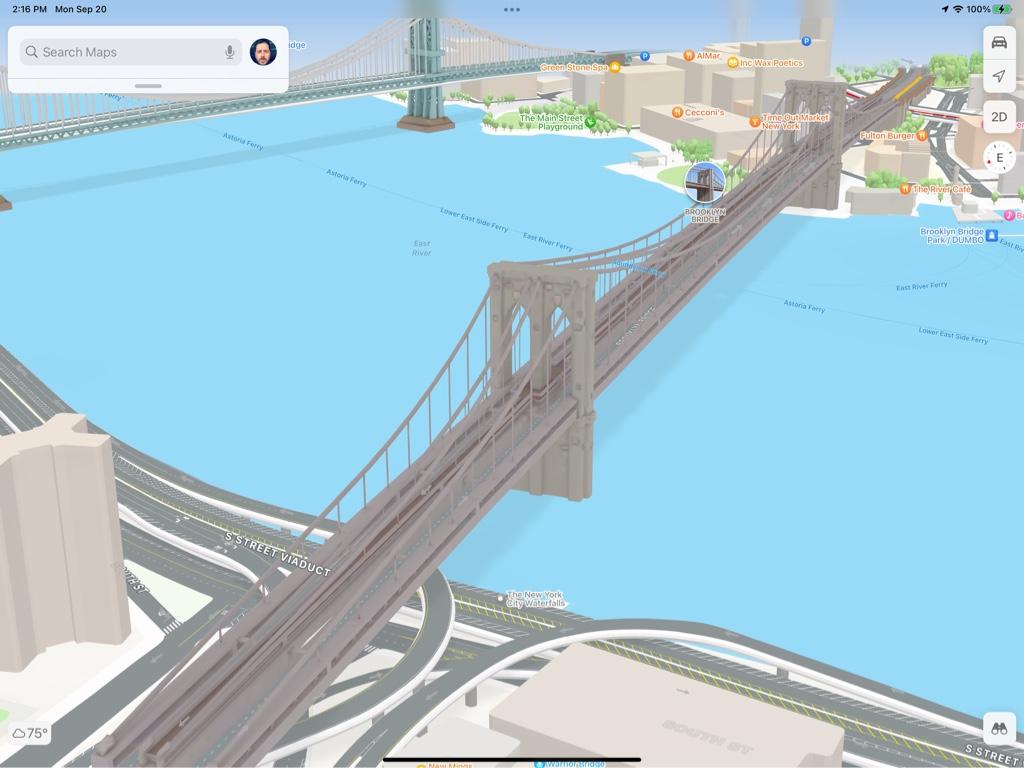Expand the search card using its grab handle
The width and height of the screenshot is (1024, 768).
(x=148, y=86)
